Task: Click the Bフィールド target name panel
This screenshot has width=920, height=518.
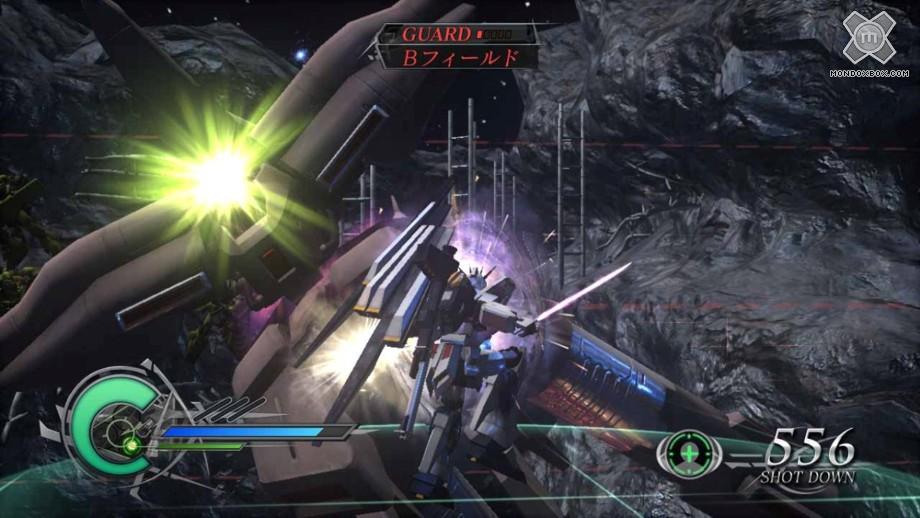Action: click(460, 57)
